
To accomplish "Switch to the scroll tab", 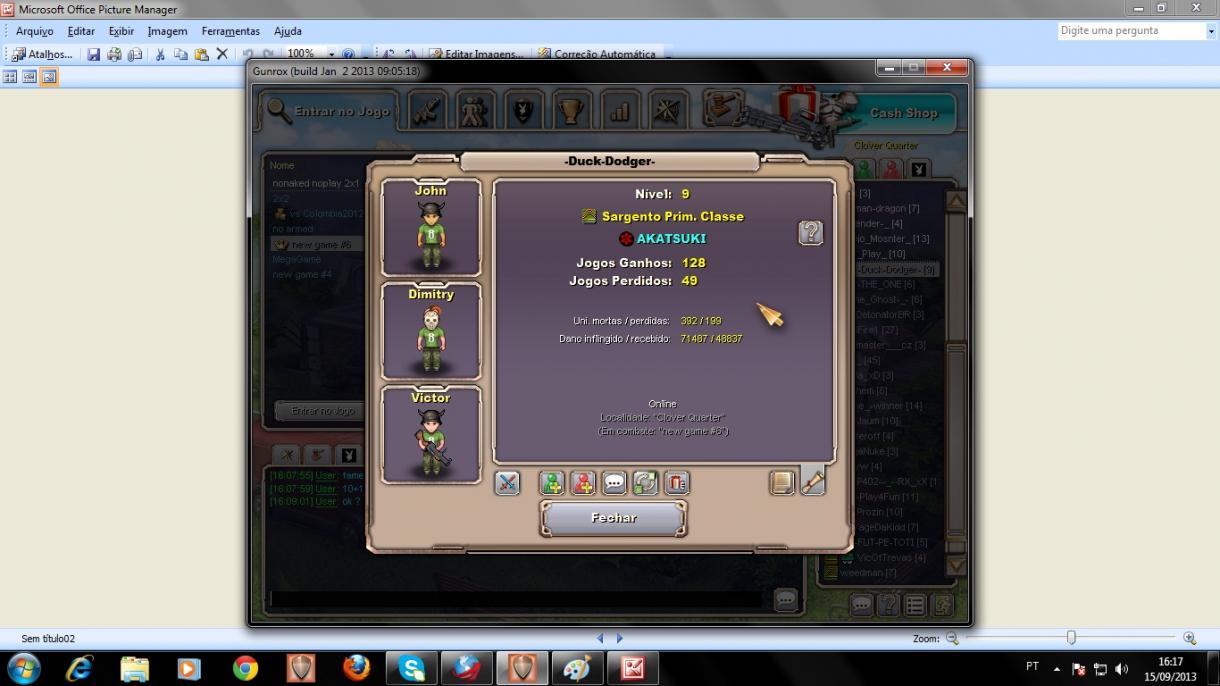I will tap(813, 483).
